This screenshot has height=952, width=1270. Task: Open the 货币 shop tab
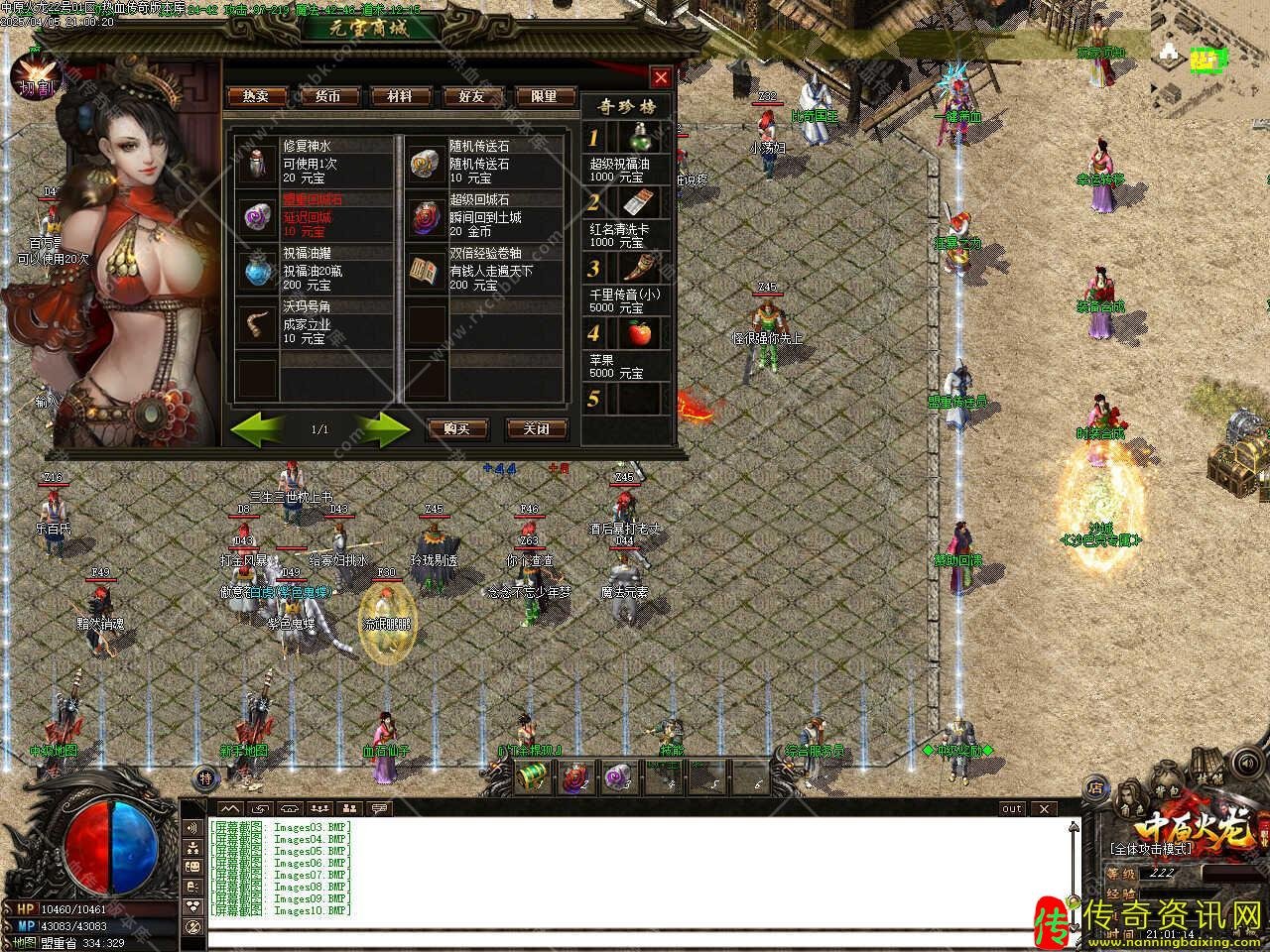coord(327,96)
